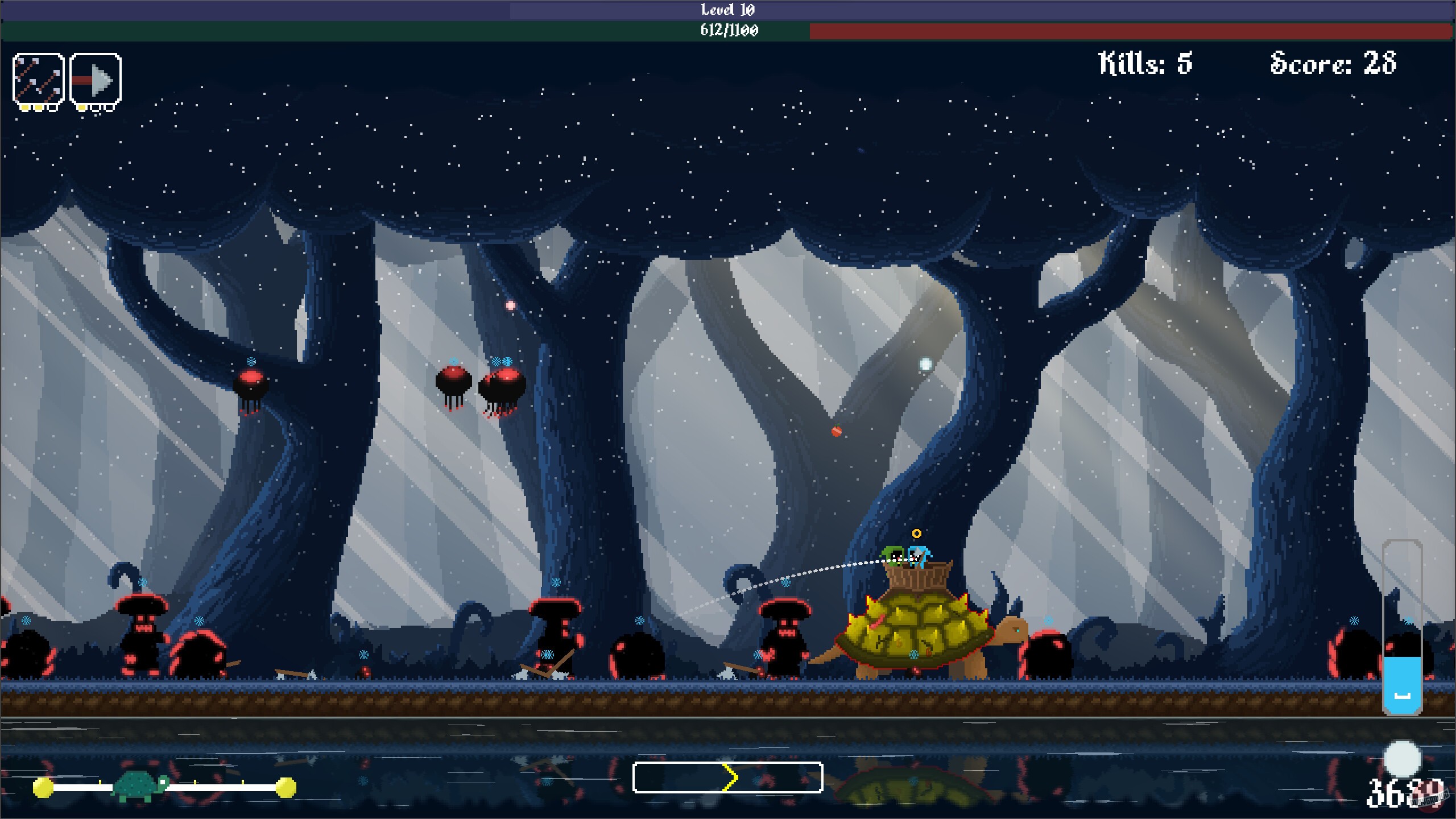
Task: Click the Kills: 5 counter
Action: (1145, 64)
